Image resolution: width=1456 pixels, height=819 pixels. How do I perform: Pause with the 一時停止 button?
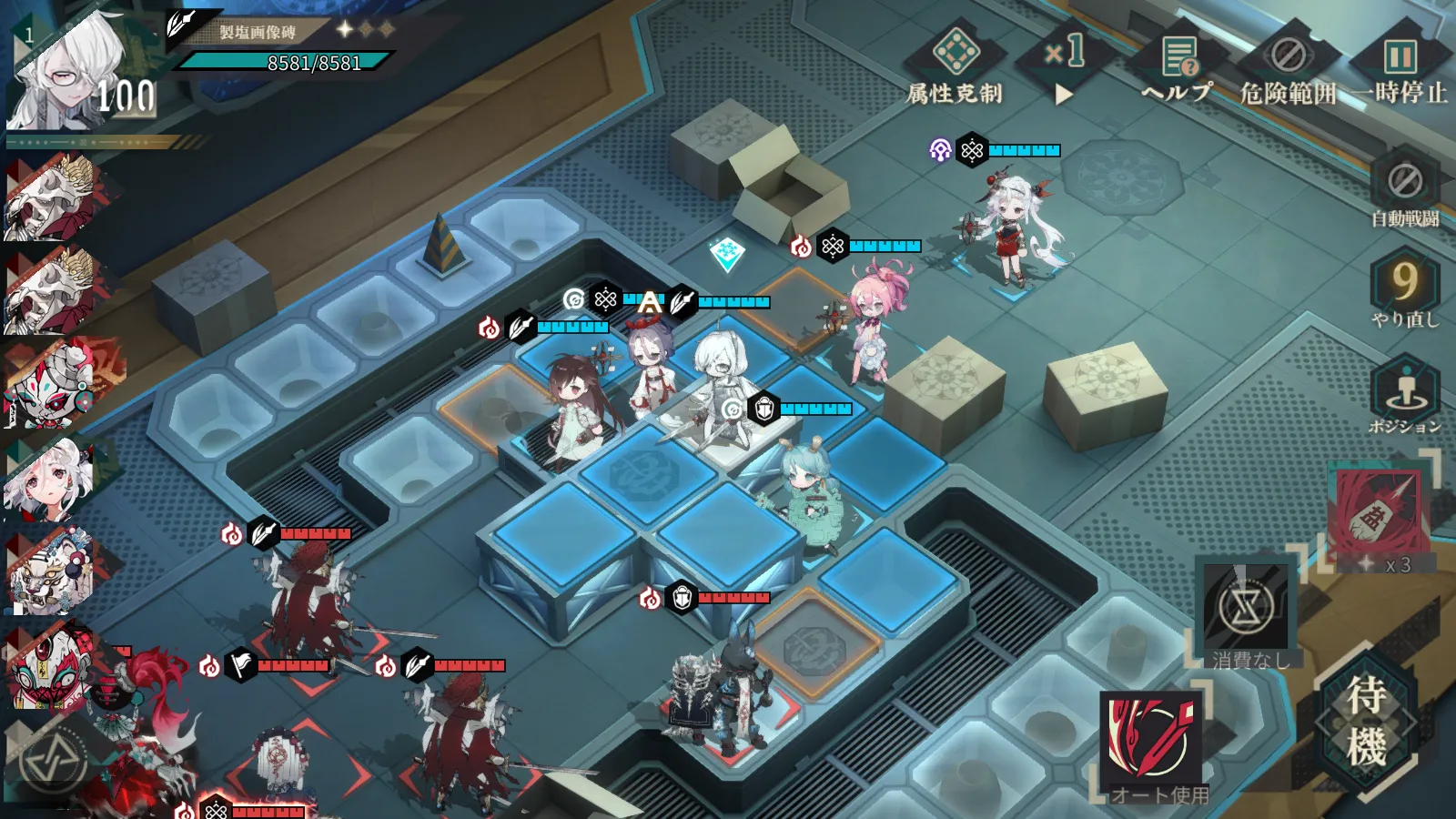(x=1400, y=64)
